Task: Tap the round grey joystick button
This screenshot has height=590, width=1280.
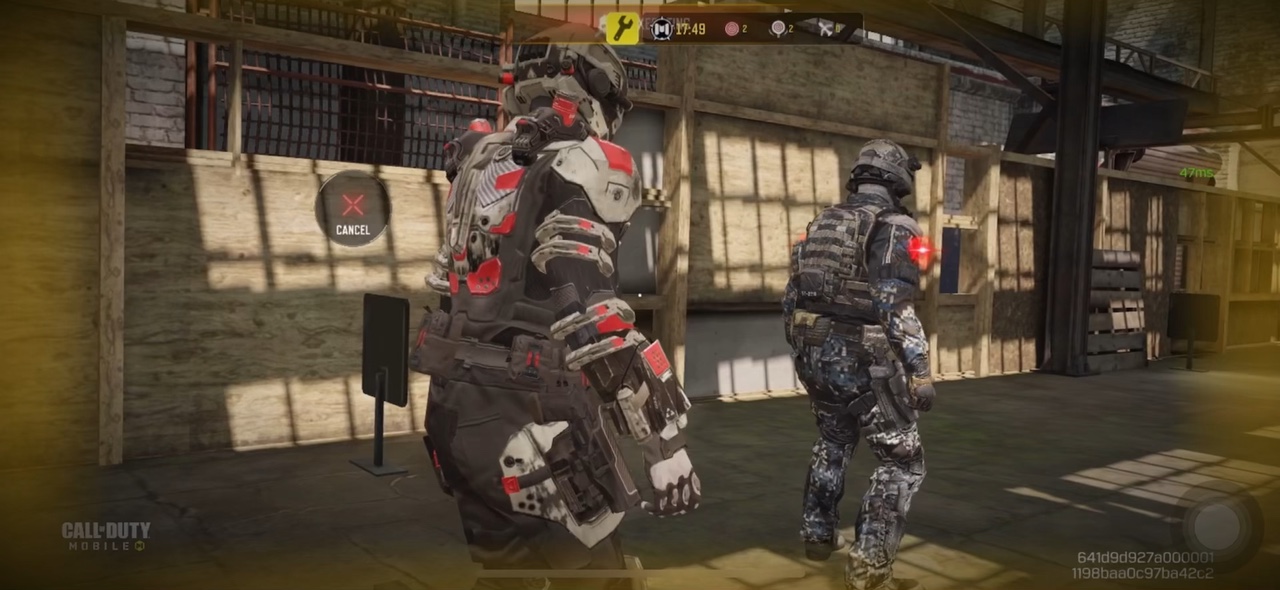Action: tap(1215, 523)
